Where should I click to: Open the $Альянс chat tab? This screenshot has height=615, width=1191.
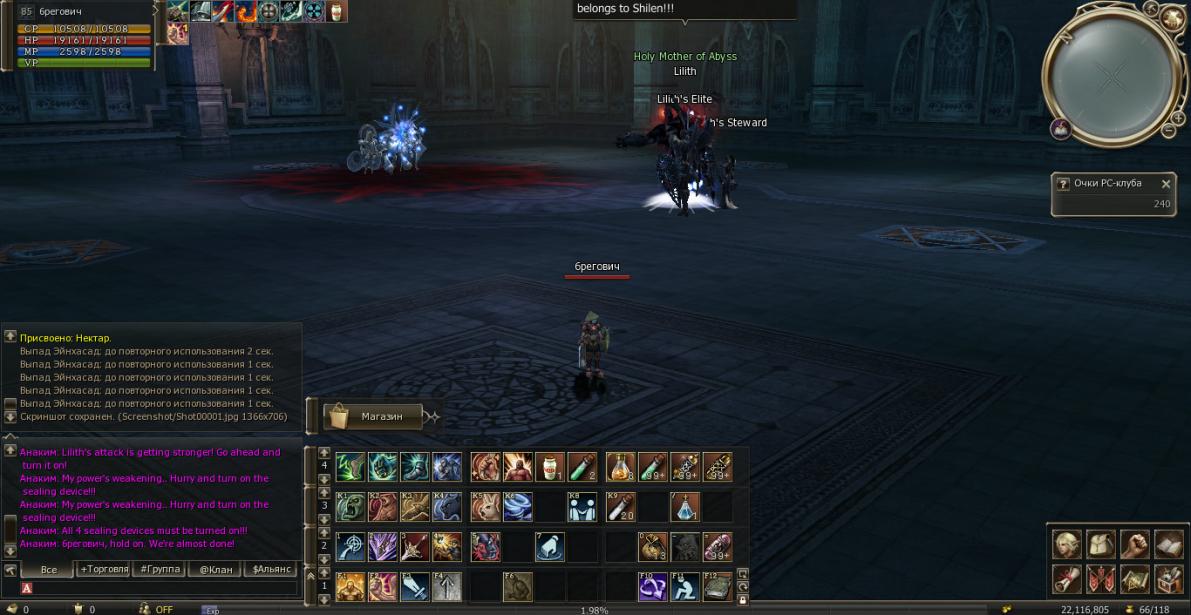click(271, 569)
